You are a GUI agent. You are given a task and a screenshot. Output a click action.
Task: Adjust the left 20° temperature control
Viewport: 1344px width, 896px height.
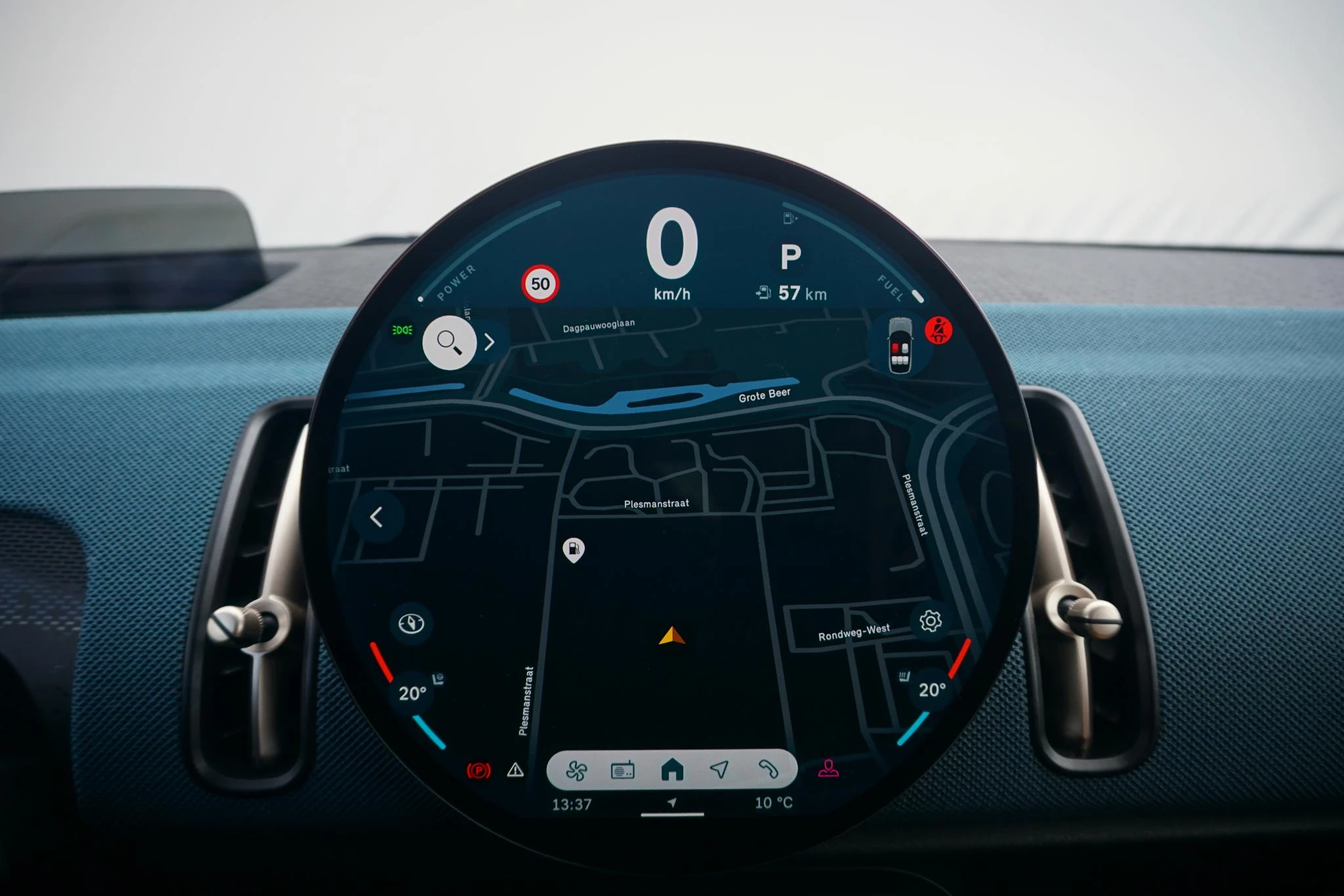pyautogui.click(x=413, y=693)
